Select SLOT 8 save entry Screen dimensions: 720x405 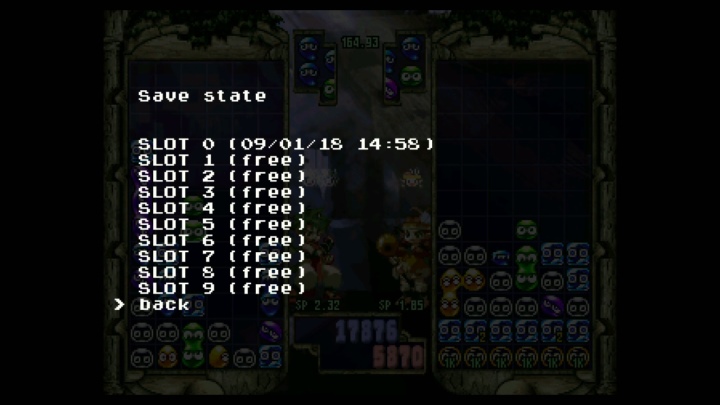pos(222,272)
